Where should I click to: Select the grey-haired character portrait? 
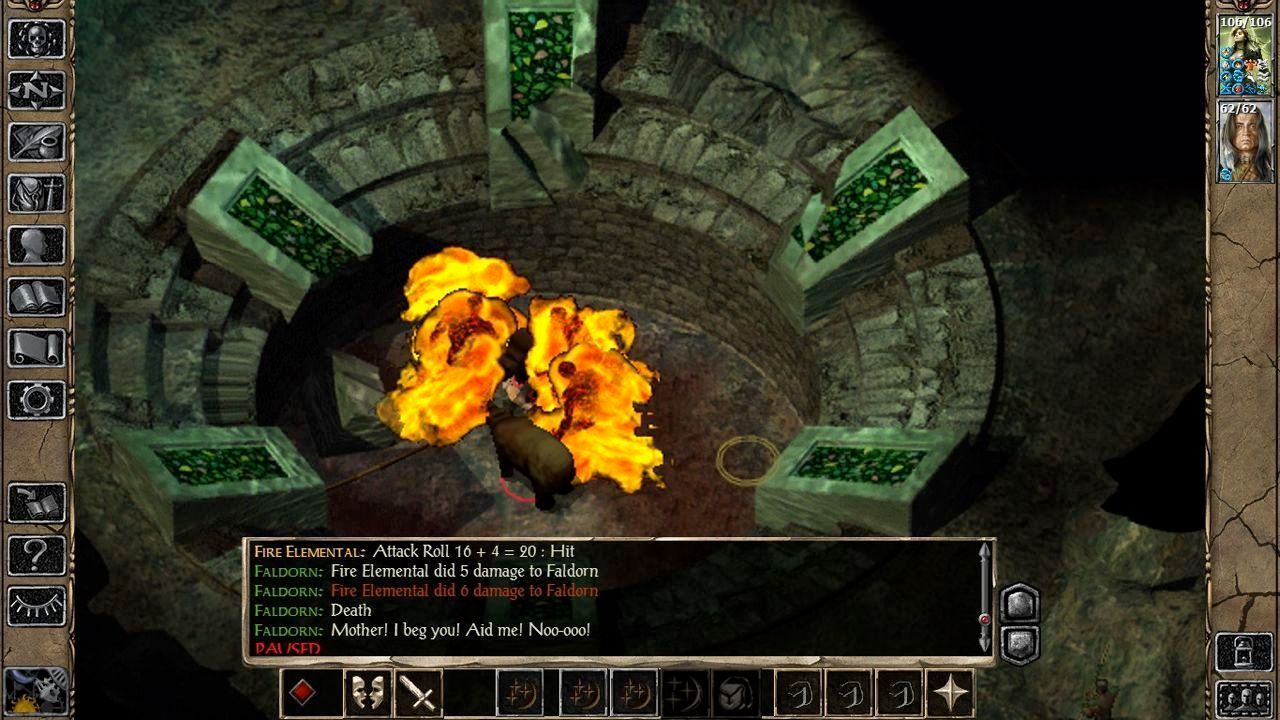[1244, 141]
